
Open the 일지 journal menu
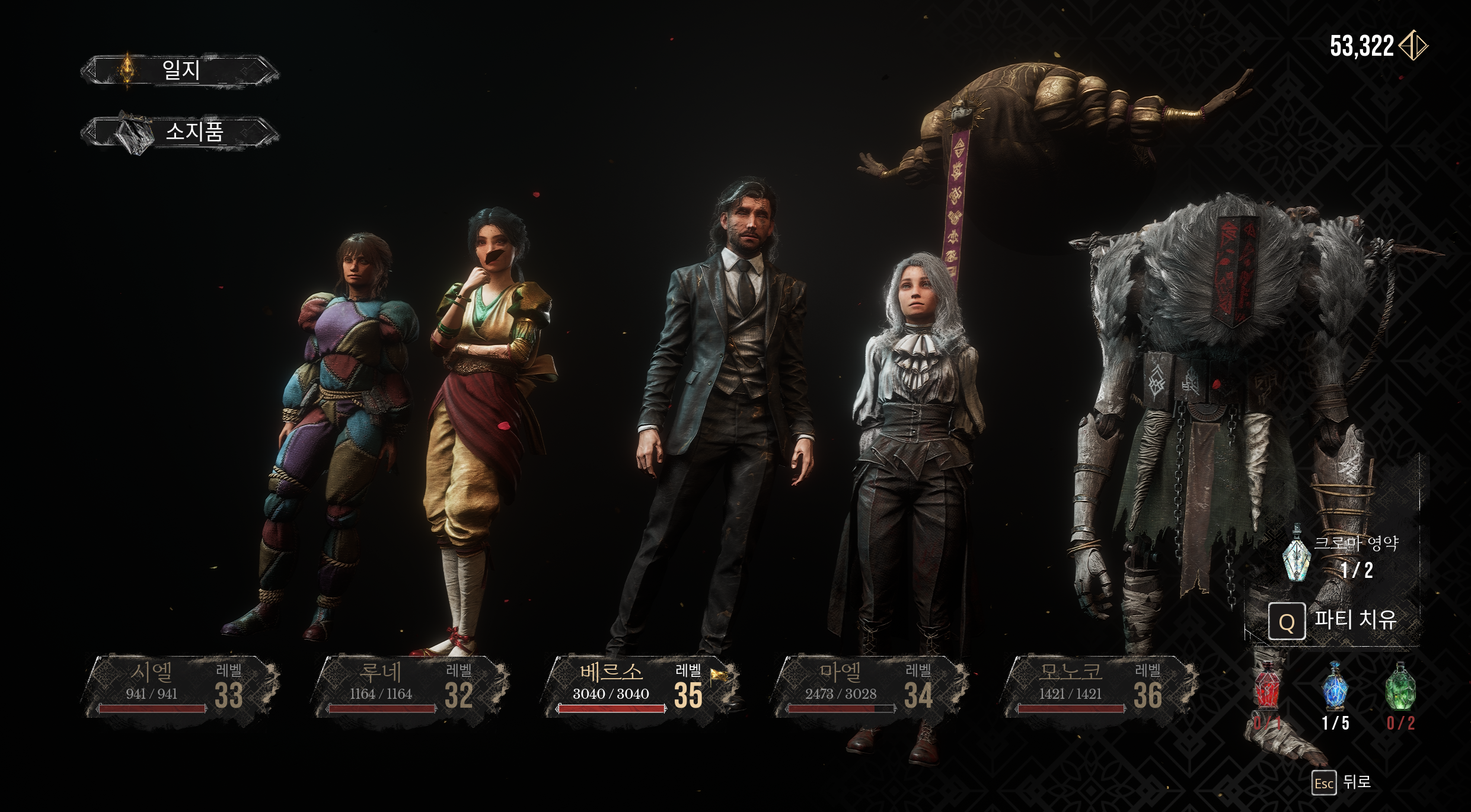tap(180, 71)
